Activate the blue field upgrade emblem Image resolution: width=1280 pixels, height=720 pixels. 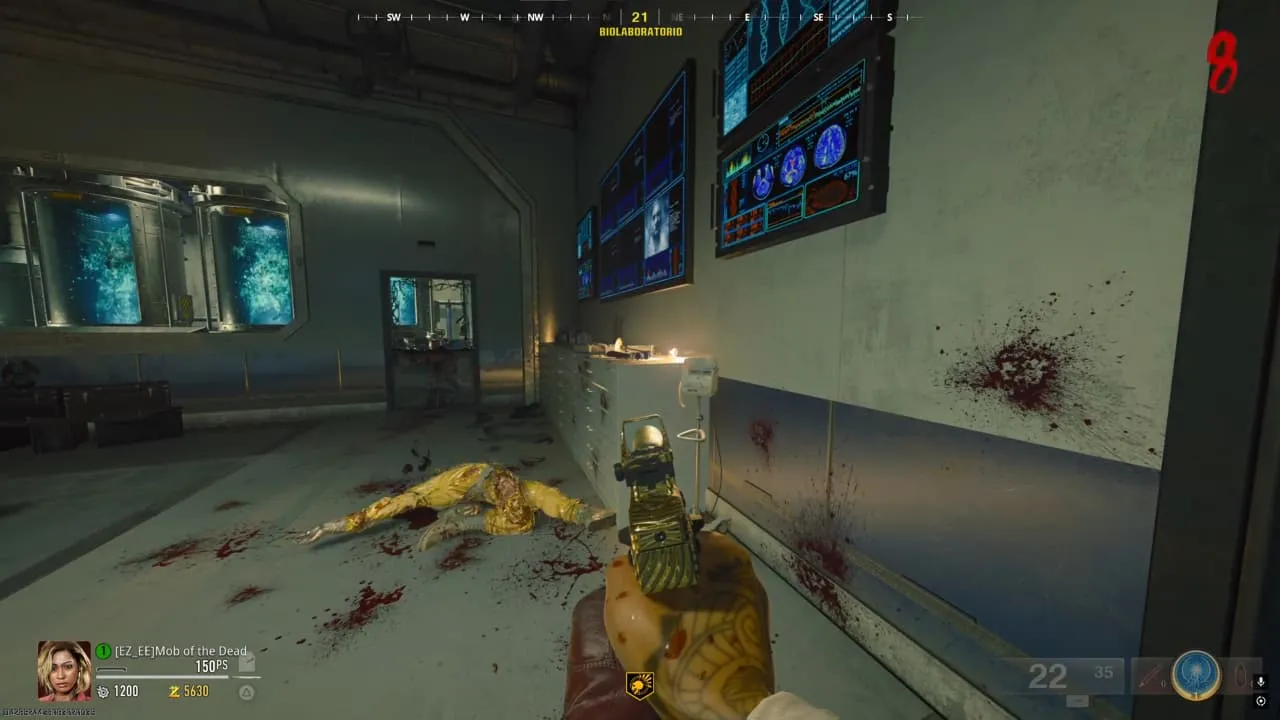tap(1196, 675)
